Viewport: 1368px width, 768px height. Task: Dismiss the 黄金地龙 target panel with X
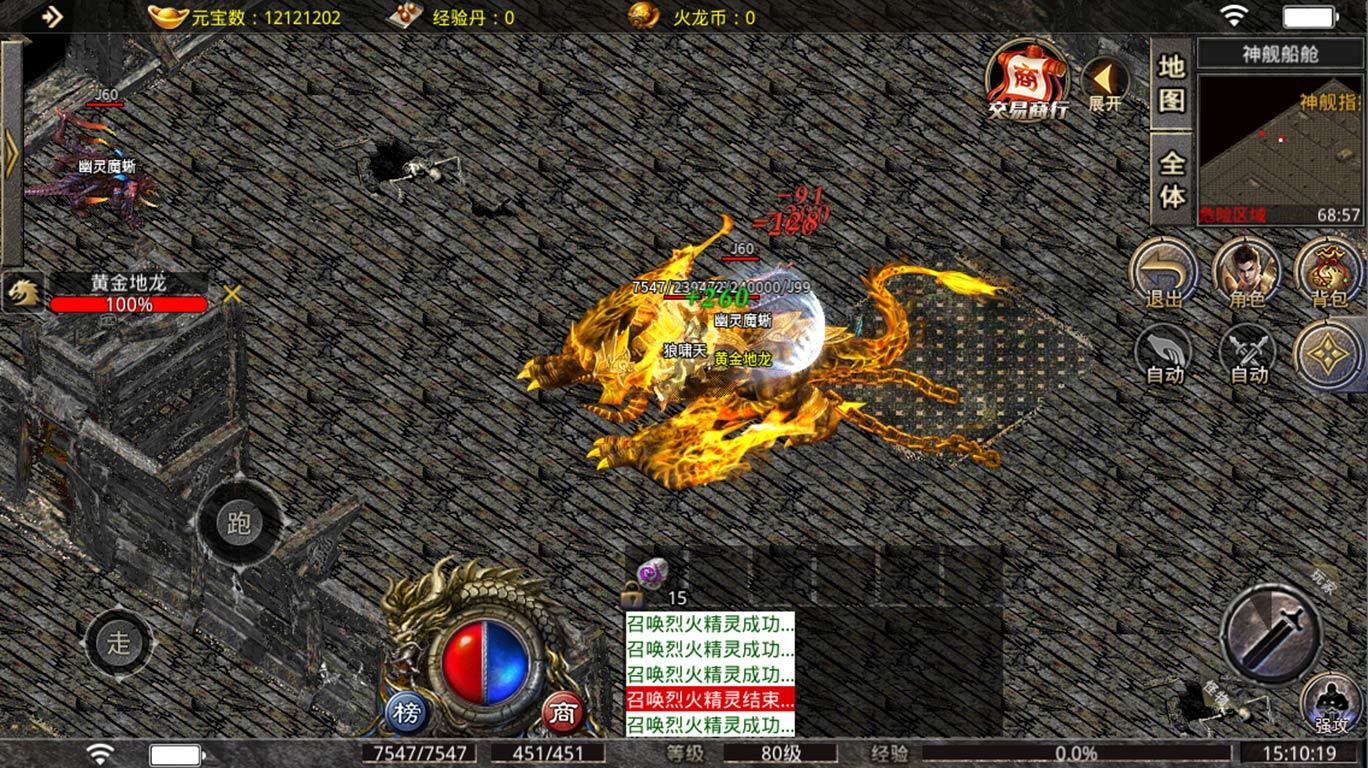(232, 294)
